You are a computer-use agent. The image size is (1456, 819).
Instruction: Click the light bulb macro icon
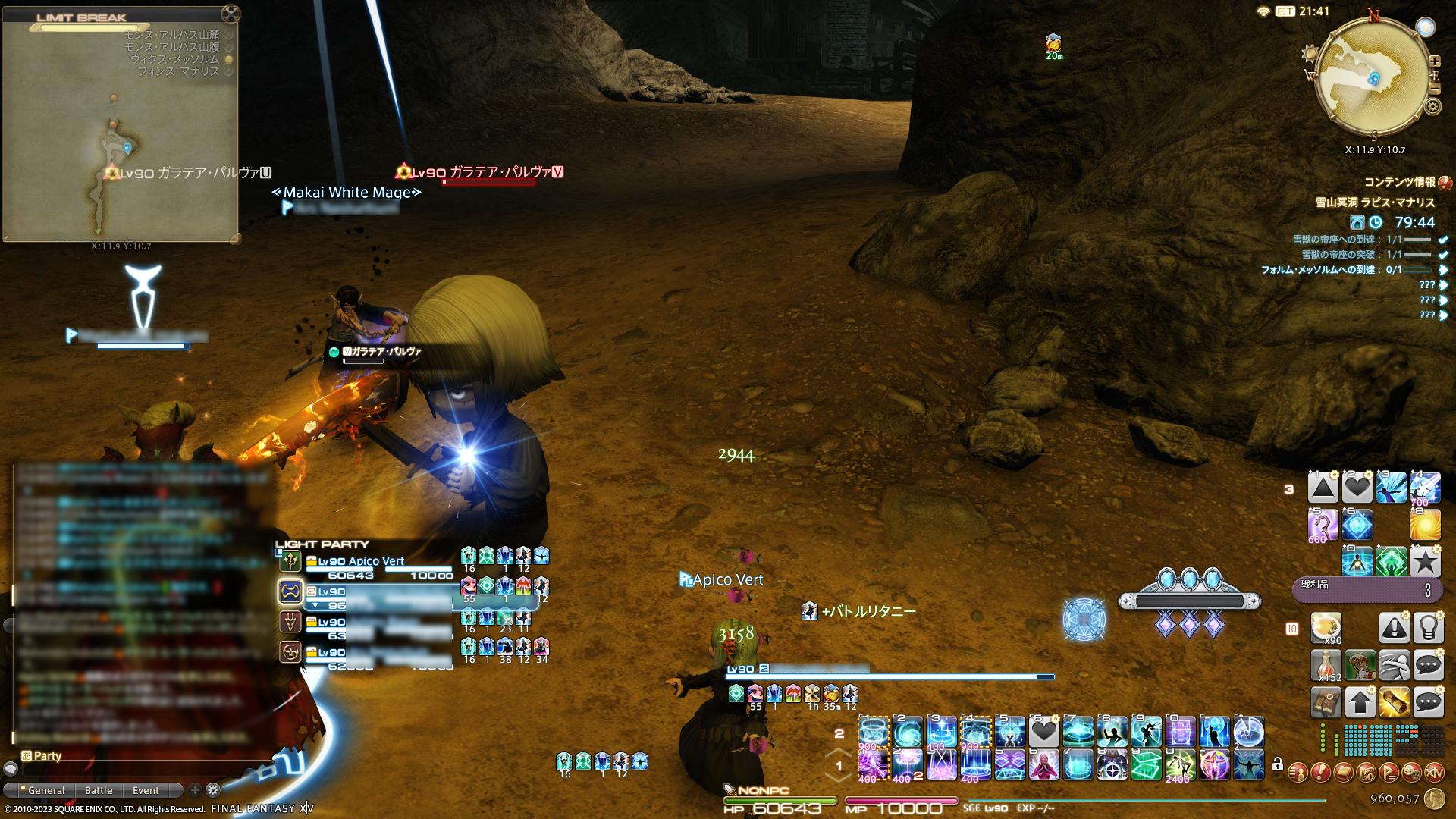[x=1428, y=628]
